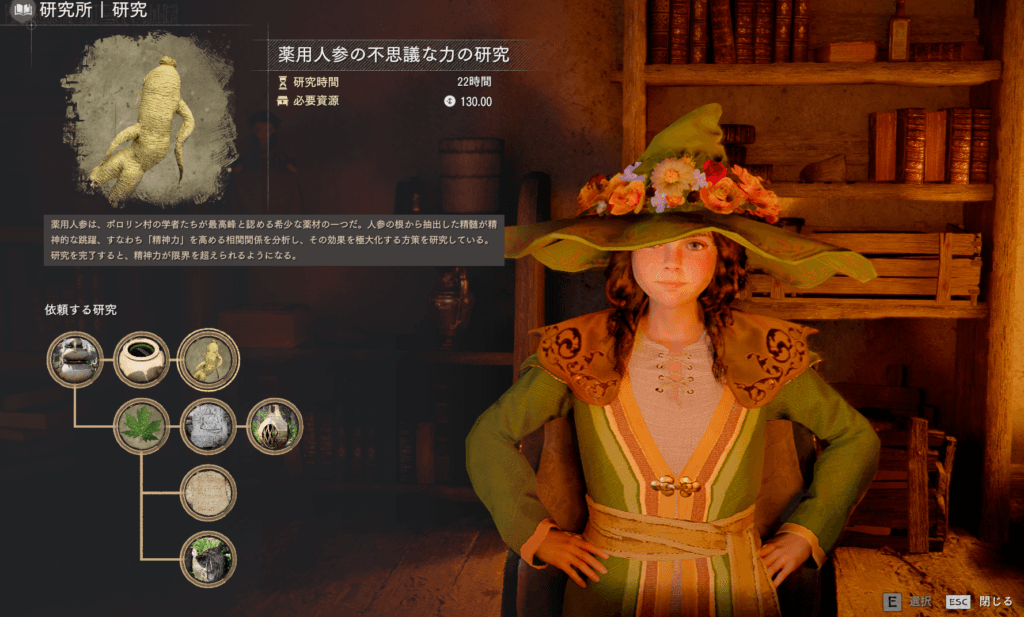Choose the clay pot research node
Viewport: 1024px width, 617px height.
click(x=141, y=359)
